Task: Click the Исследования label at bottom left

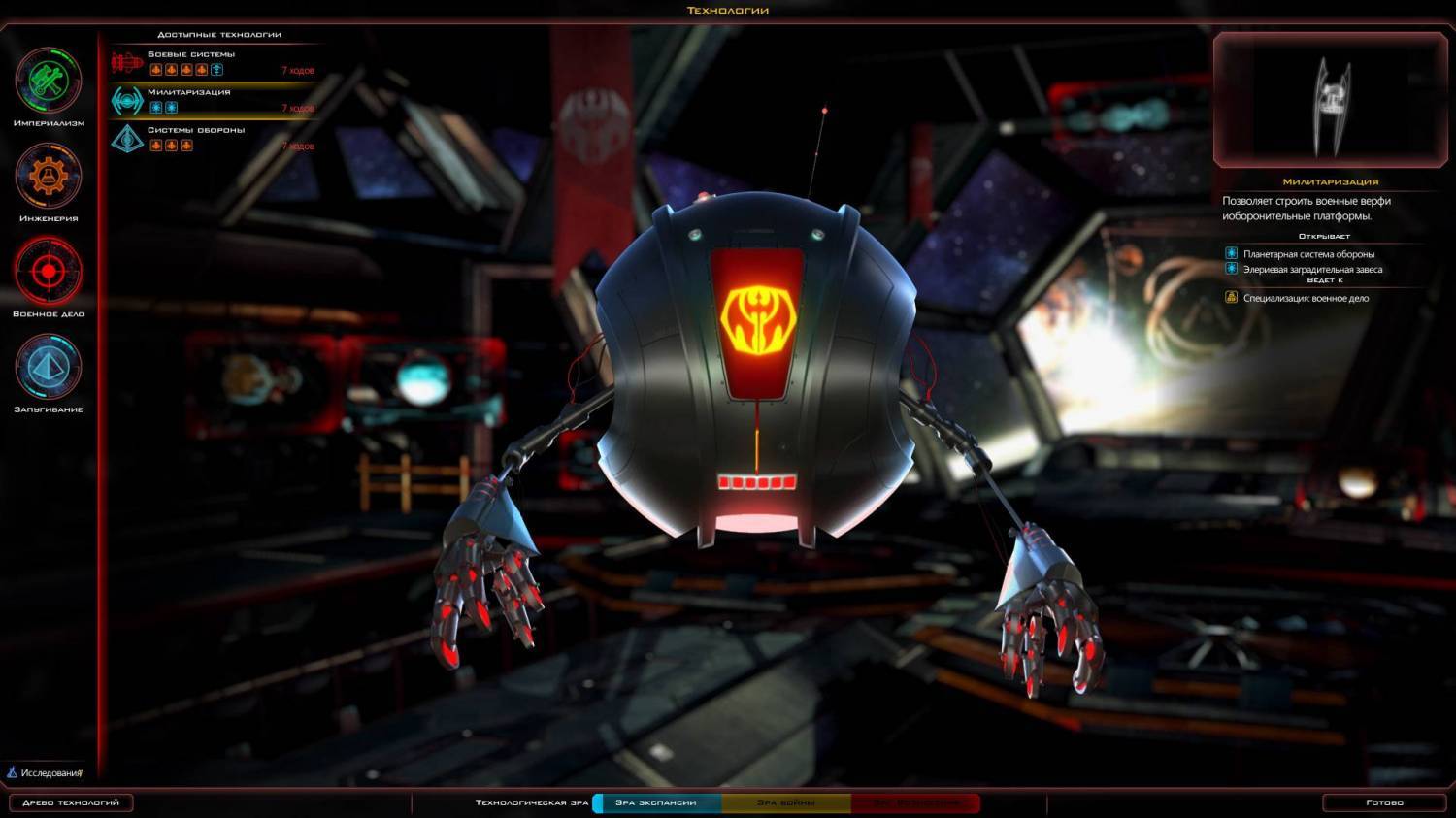Action: tap(50, 773)
